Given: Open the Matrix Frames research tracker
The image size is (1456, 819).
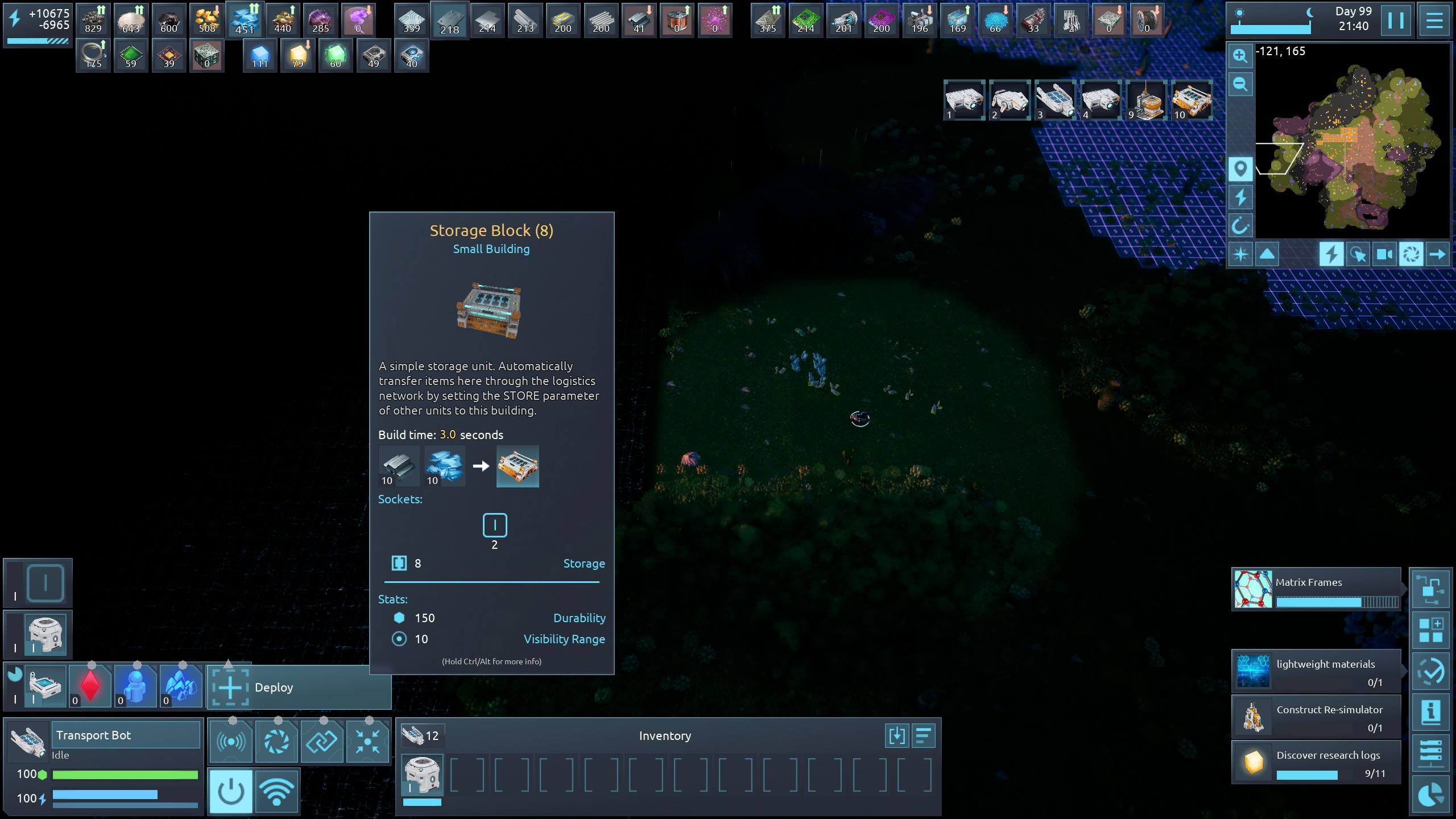Looking at the screenshot, I should (1316, 589).
